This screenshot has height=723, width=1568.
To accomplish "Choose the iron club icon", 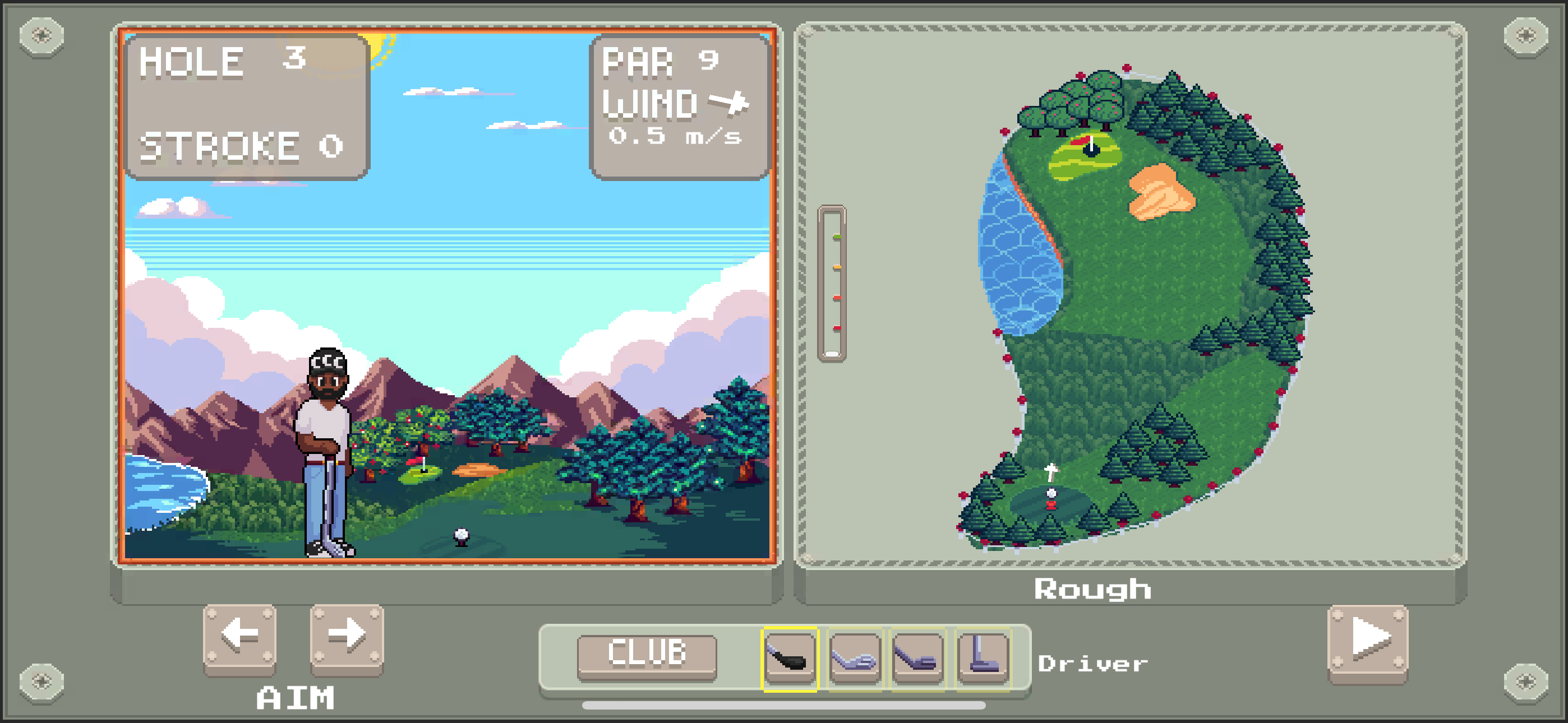I will click(854, 658).
